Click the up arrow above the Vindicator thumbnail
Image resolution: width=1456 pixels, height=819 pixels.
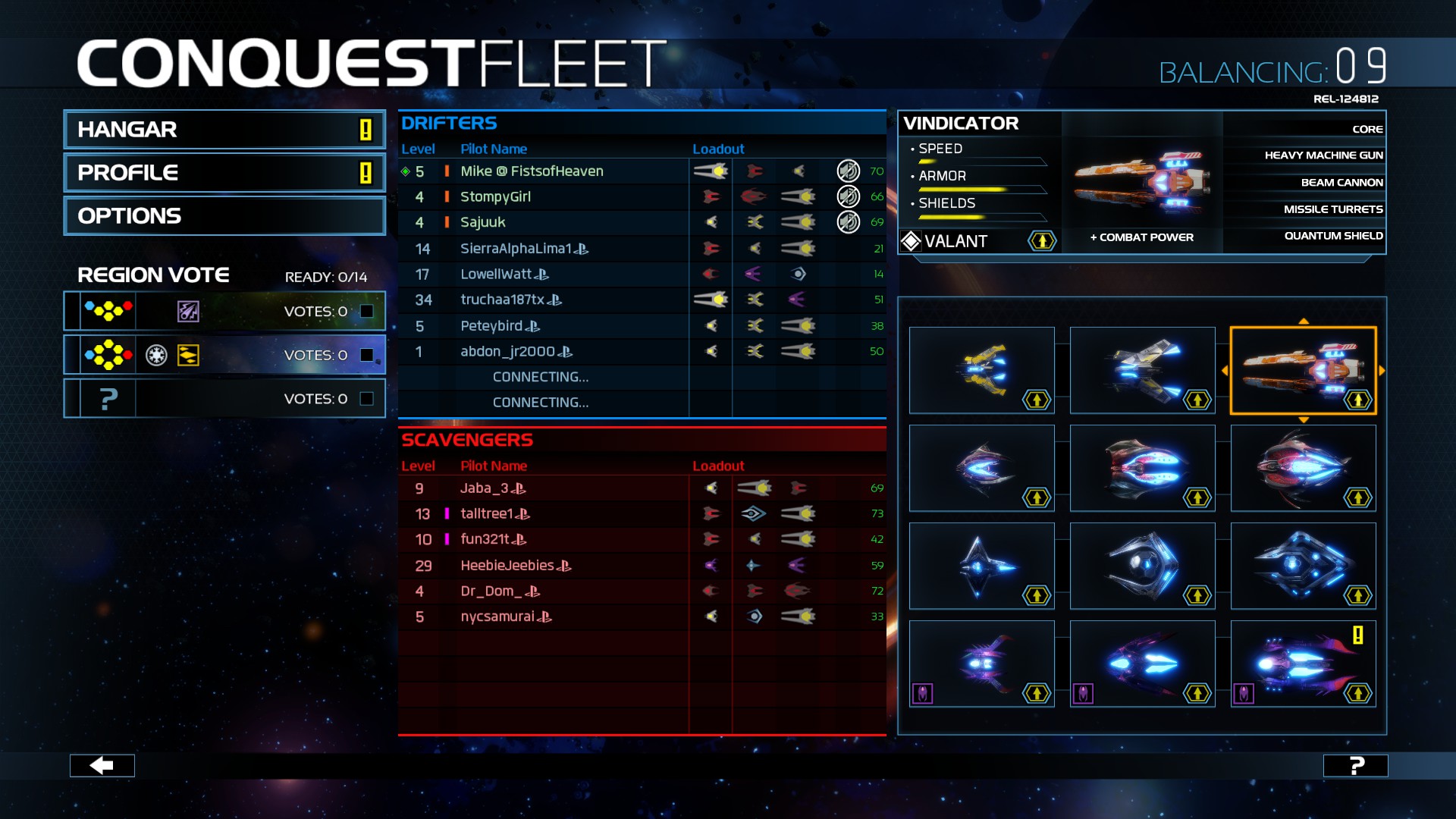(1304, 322)
